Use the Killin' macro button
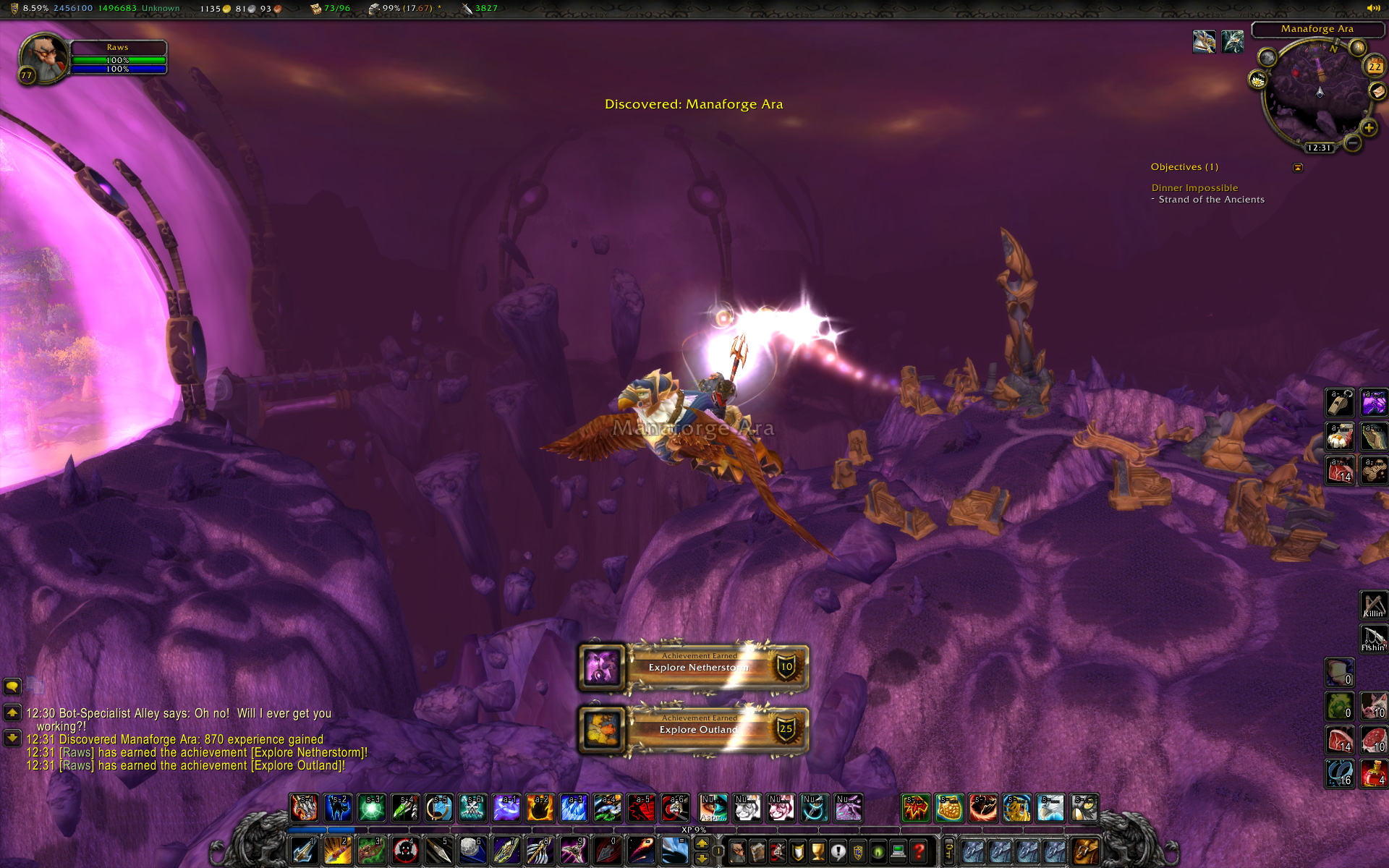The image size is (1389, 868). coord(1373,605)
